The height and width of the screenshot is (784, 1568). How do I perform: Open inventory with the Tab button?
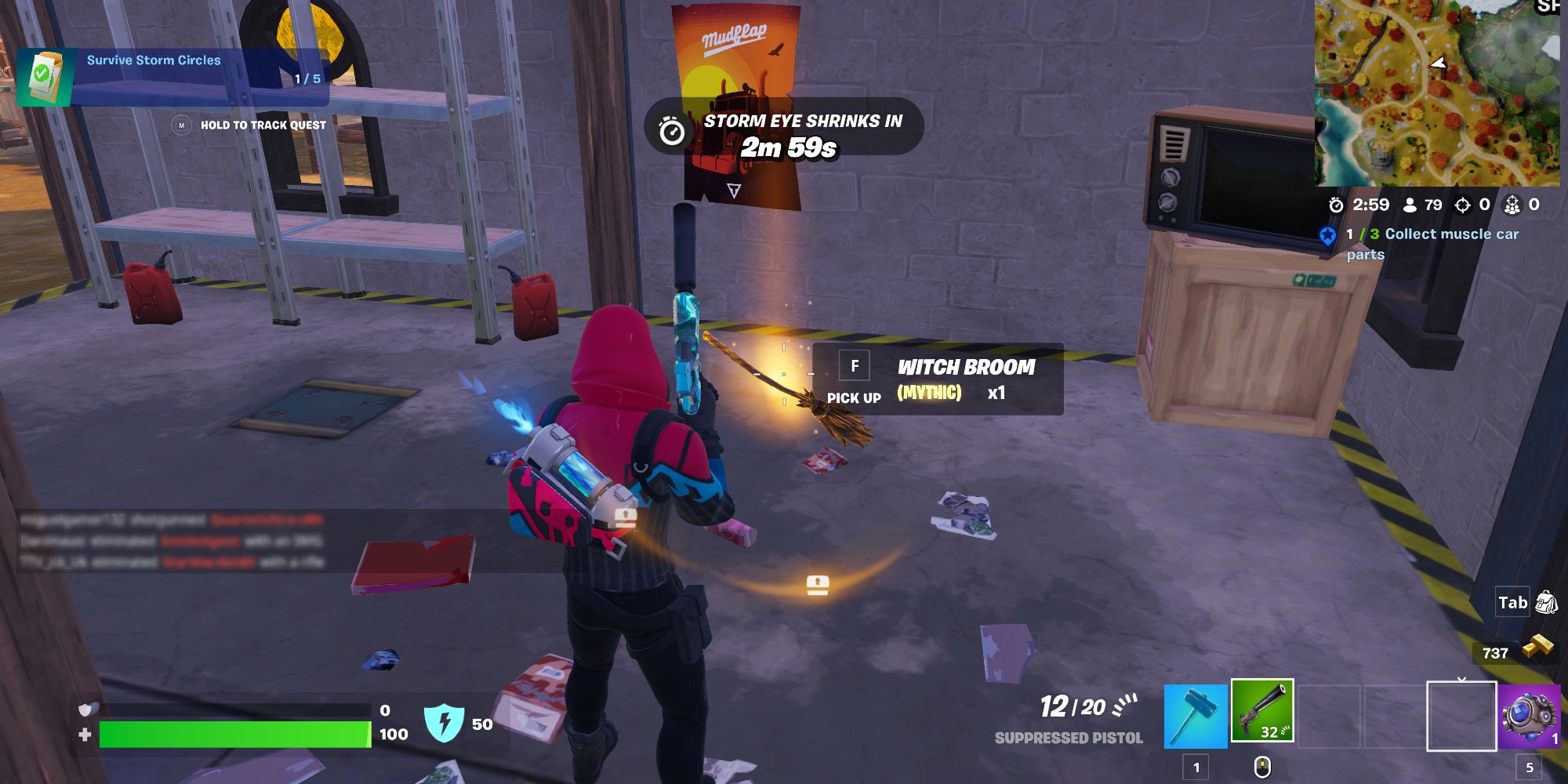1513,603
